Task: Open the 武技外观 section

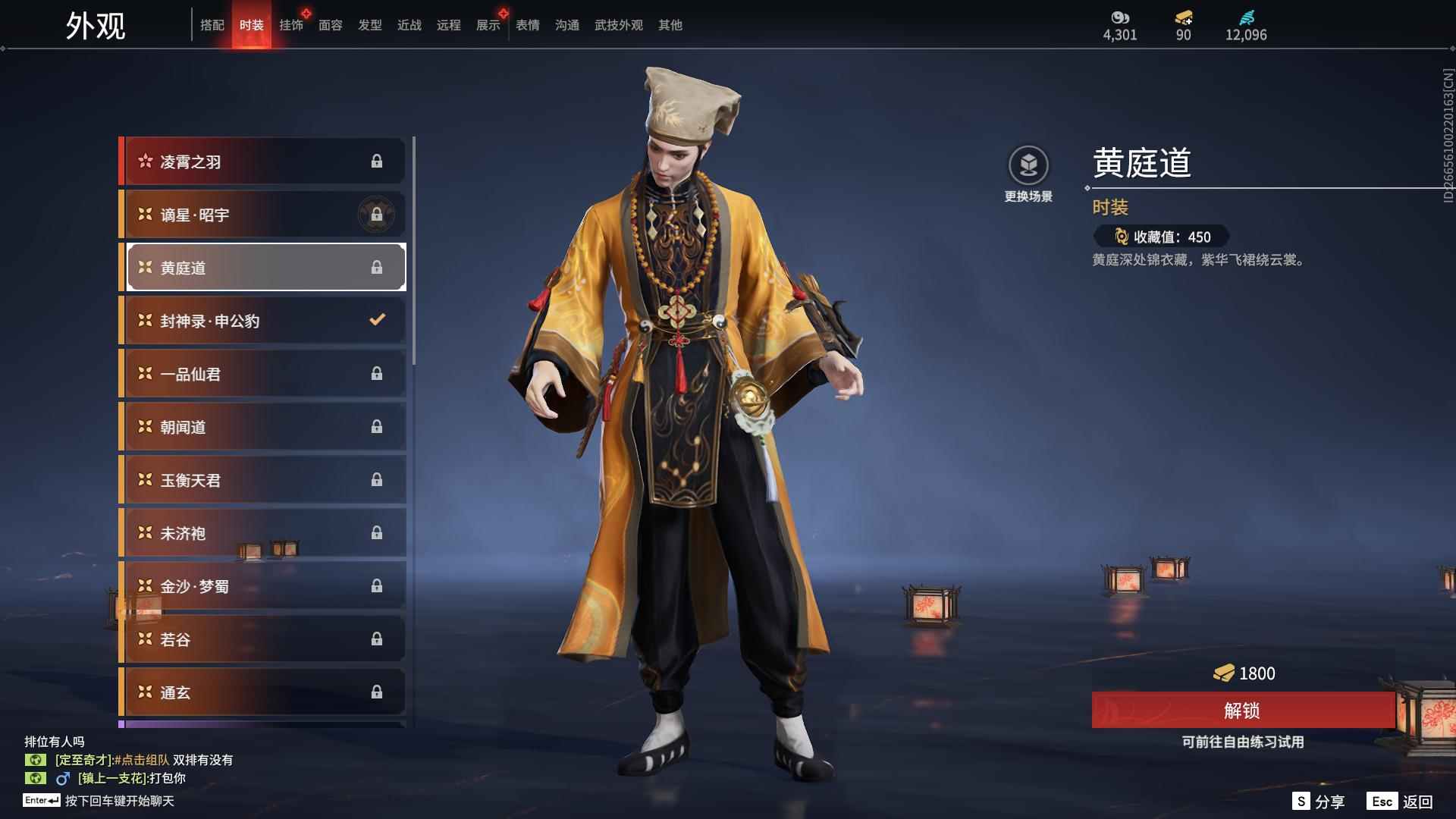Action: pyautogui.click(x=618, y=25)
